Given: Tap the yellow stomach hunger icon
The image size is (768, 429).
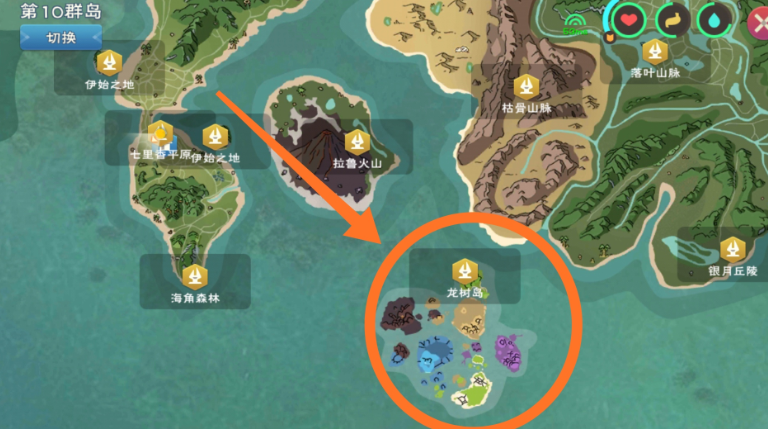Looking at the screenshot, I should pos(673,19).
